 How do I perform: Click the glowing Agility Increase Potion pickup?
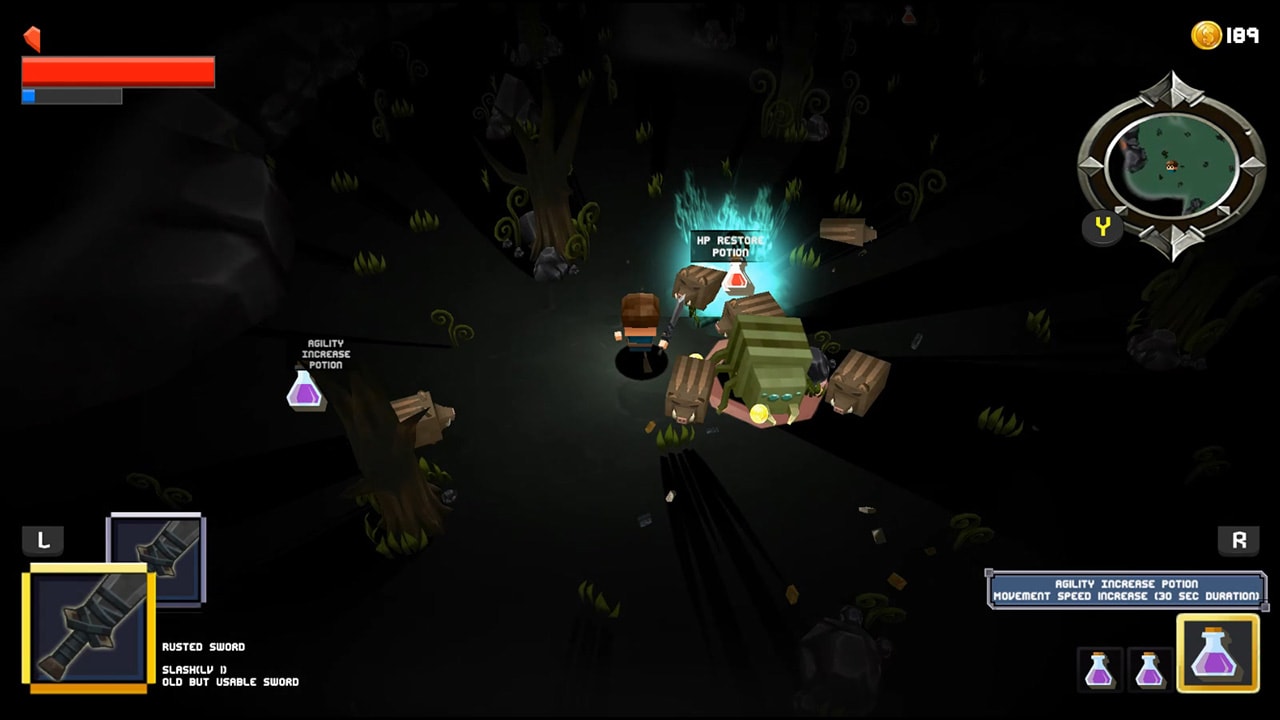(303, 392)
